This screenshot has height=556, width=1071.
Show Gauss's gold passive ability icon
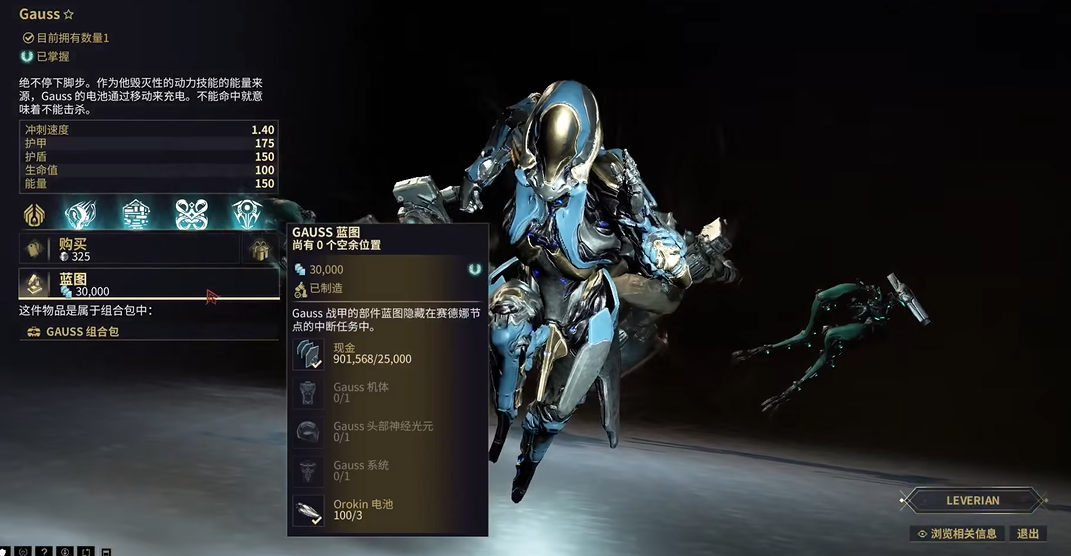pyautogui.click(x=34, y=214)
